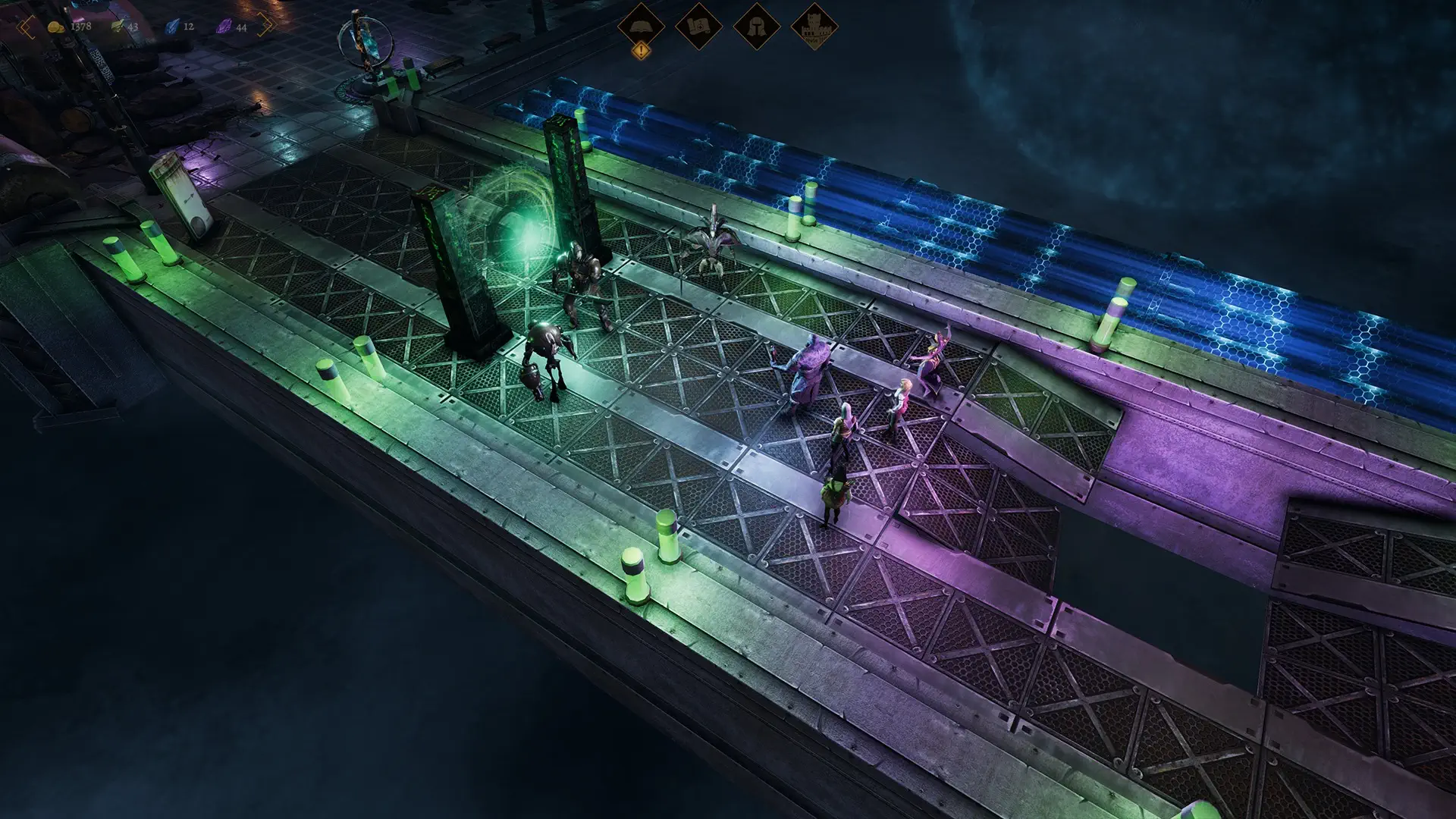Click the left resource bar arrow
The height and width of the screenshot is (819, 1456).
27,27
